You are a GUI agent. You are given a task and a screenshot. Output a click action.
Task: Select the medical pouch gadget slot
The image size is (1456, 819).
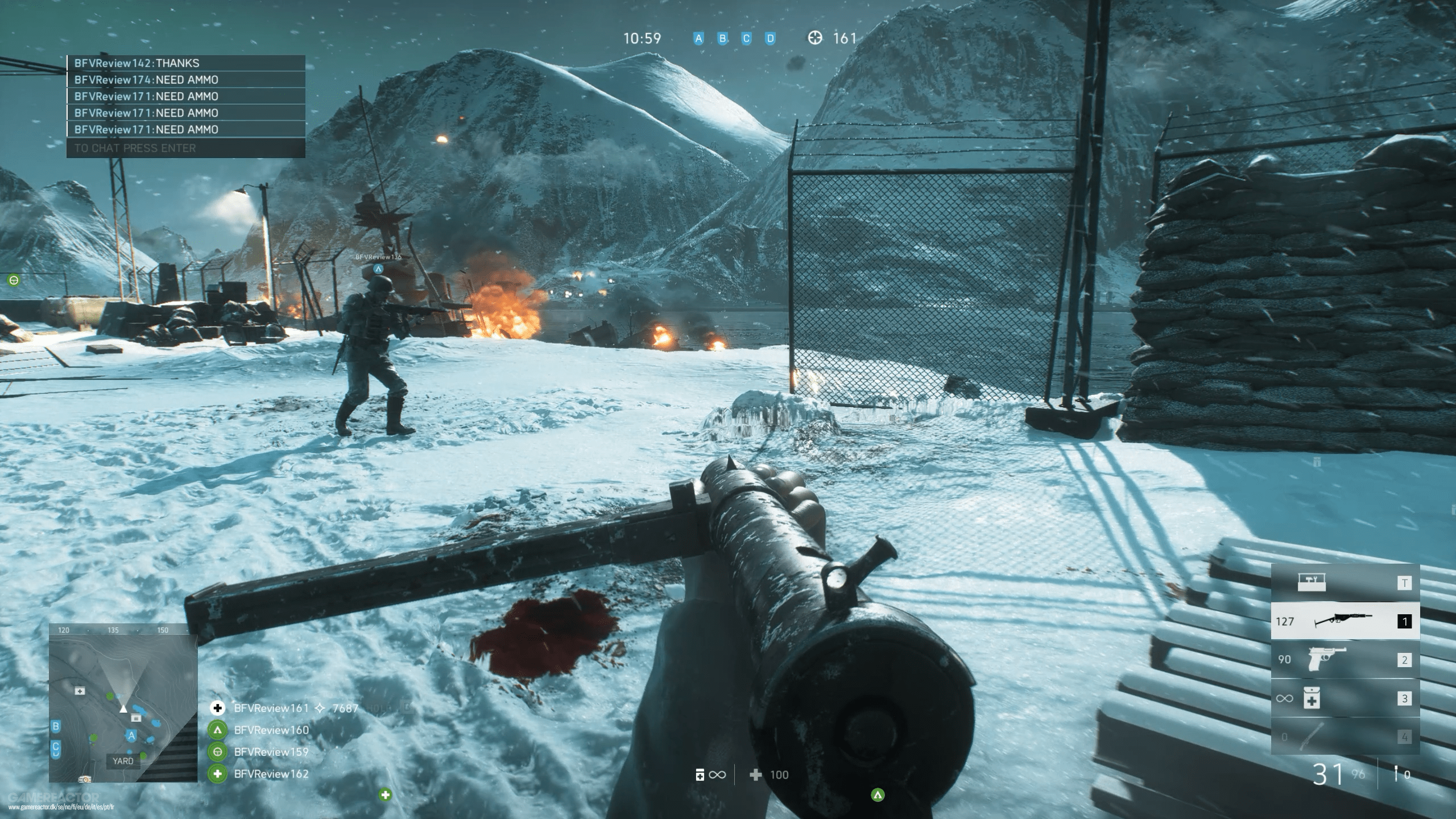(x=1345, y=698)
